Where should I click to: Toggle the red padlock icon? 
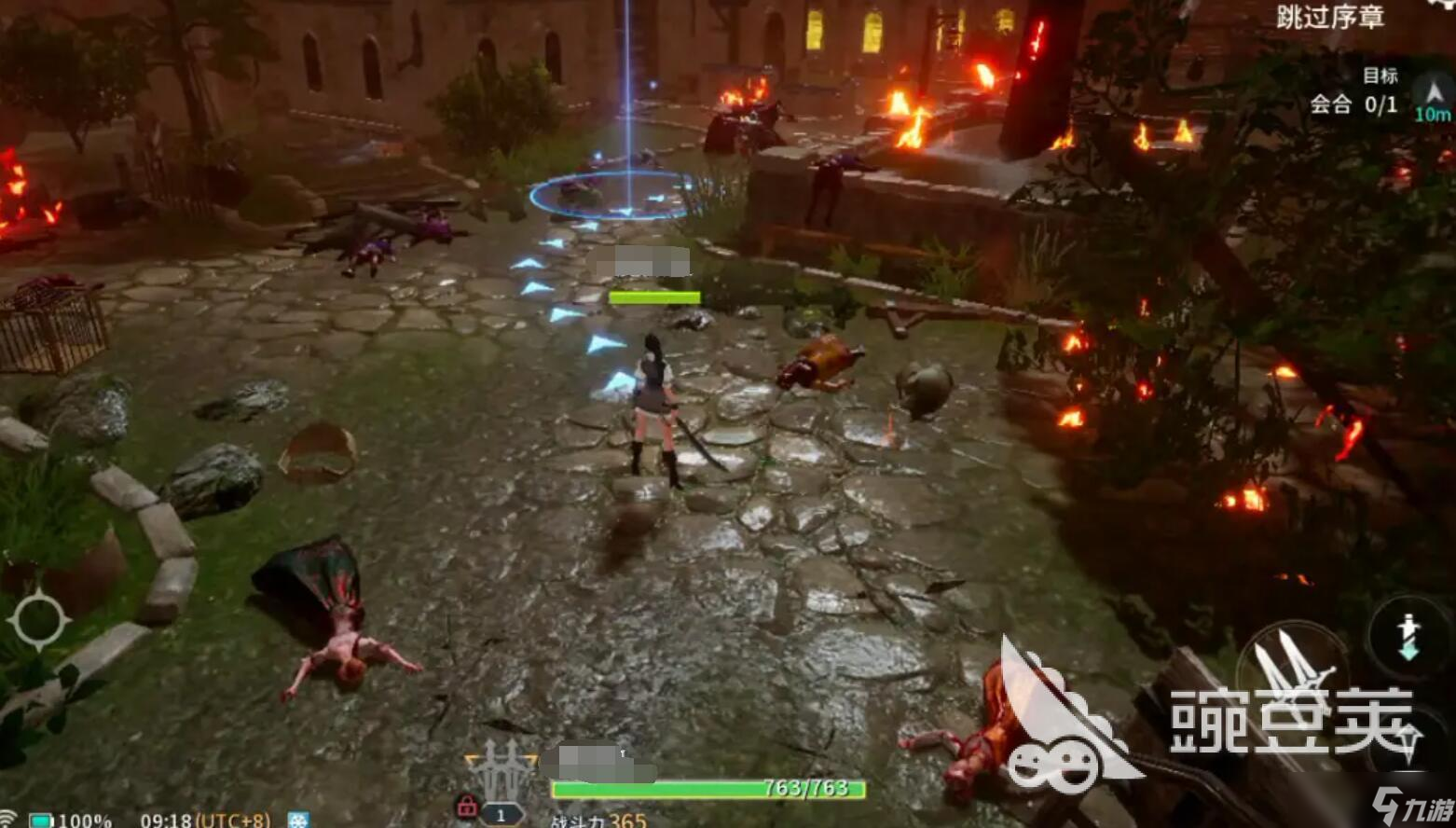466,806
